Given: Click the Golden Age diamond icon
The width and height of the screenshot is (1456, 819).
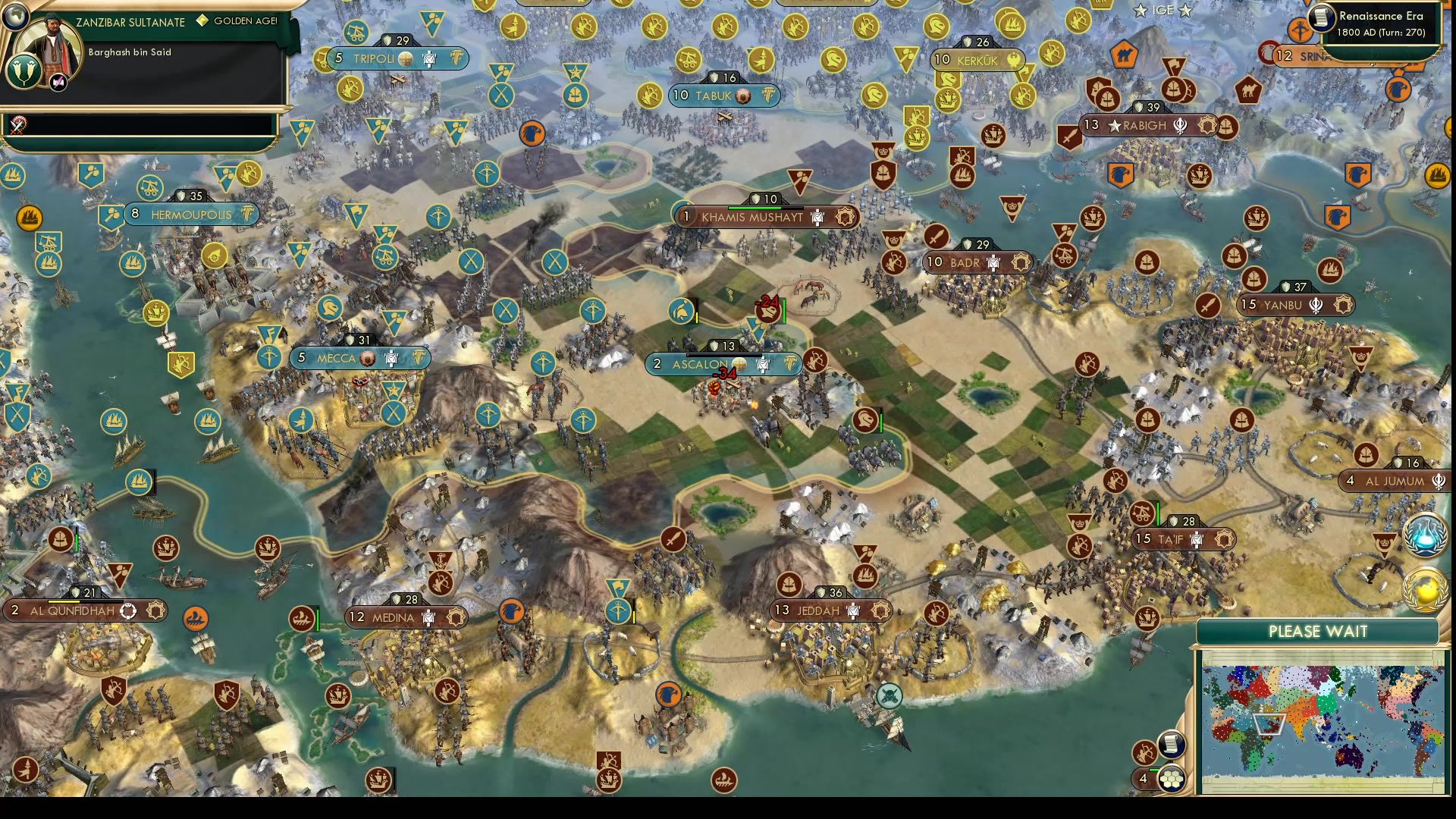Looking at the screenshot, I should (x=201, y=22).
